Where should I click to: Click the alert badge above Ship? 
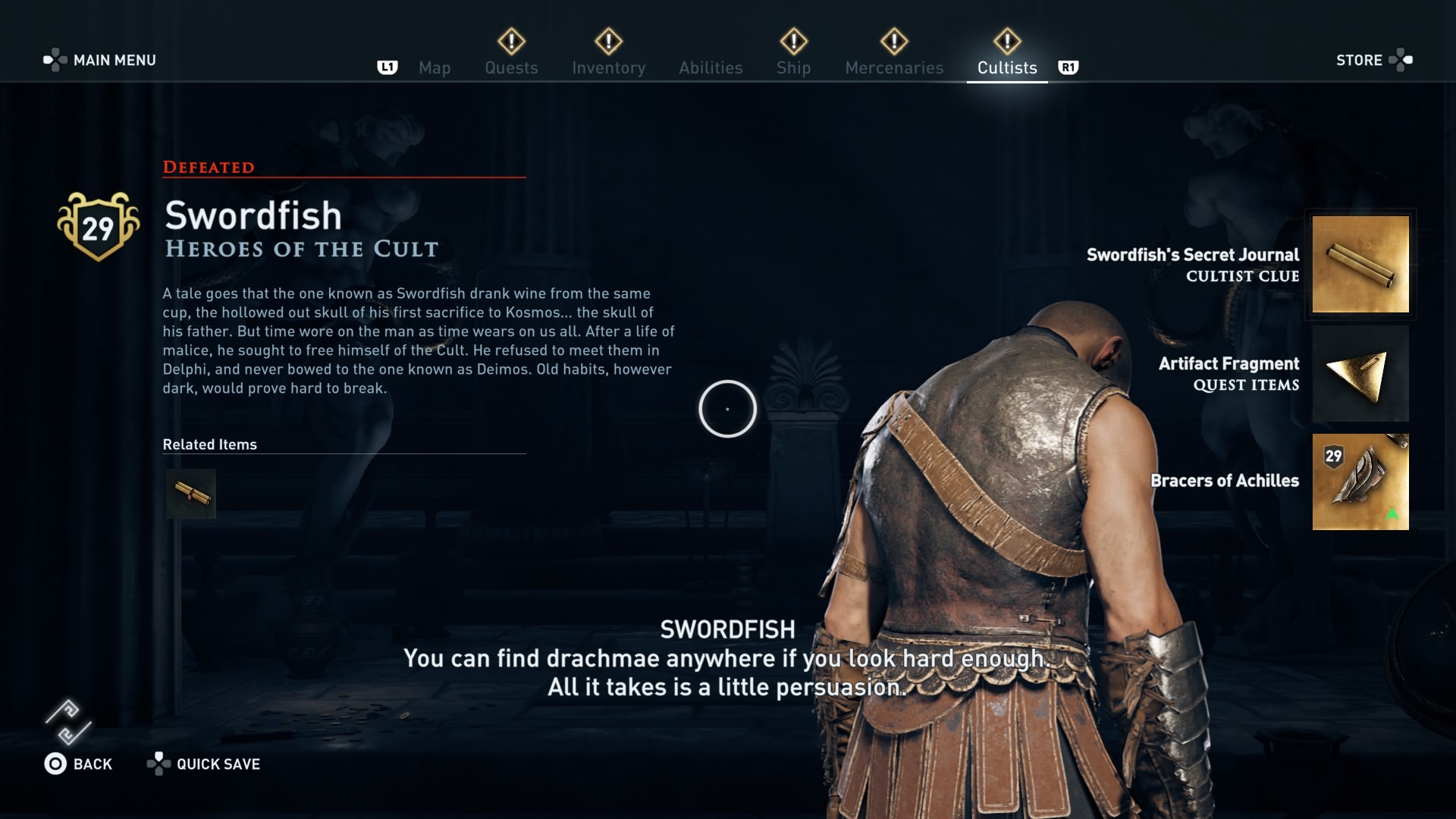point(793,42)
